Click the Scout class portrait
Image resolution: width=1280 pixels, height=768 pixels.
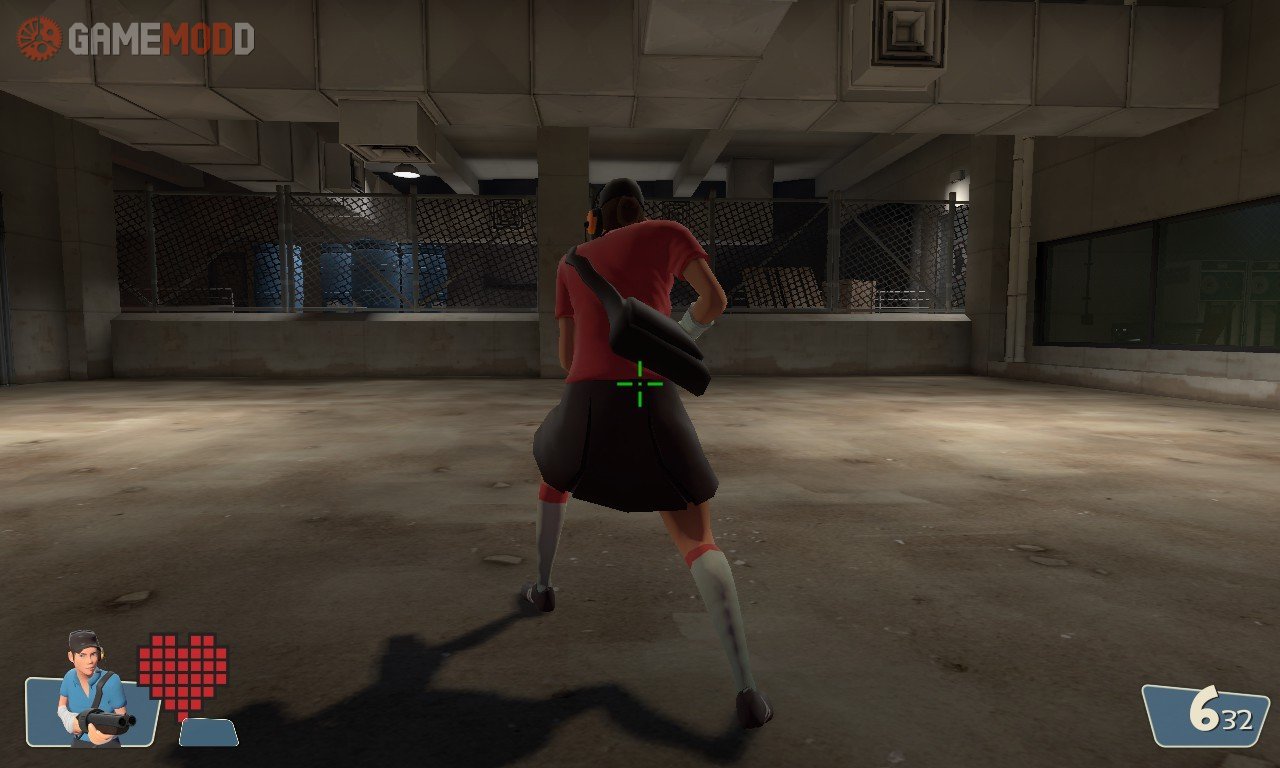[x=91, y=690]
